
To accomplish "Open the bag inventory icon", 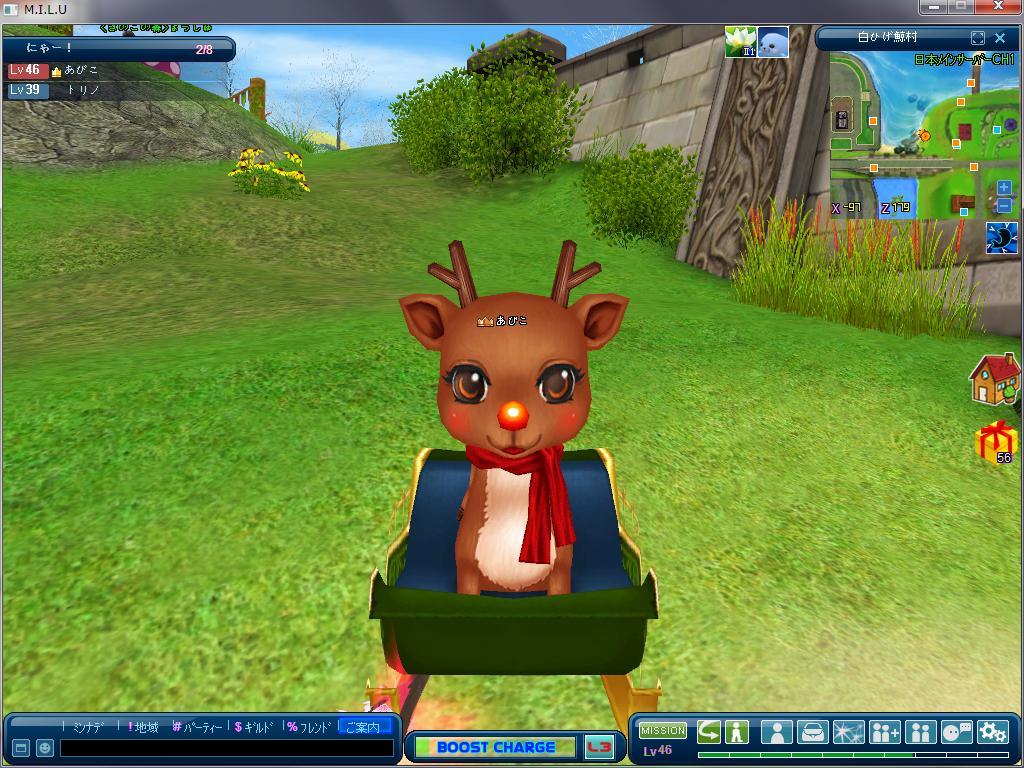I will [812, 732].
